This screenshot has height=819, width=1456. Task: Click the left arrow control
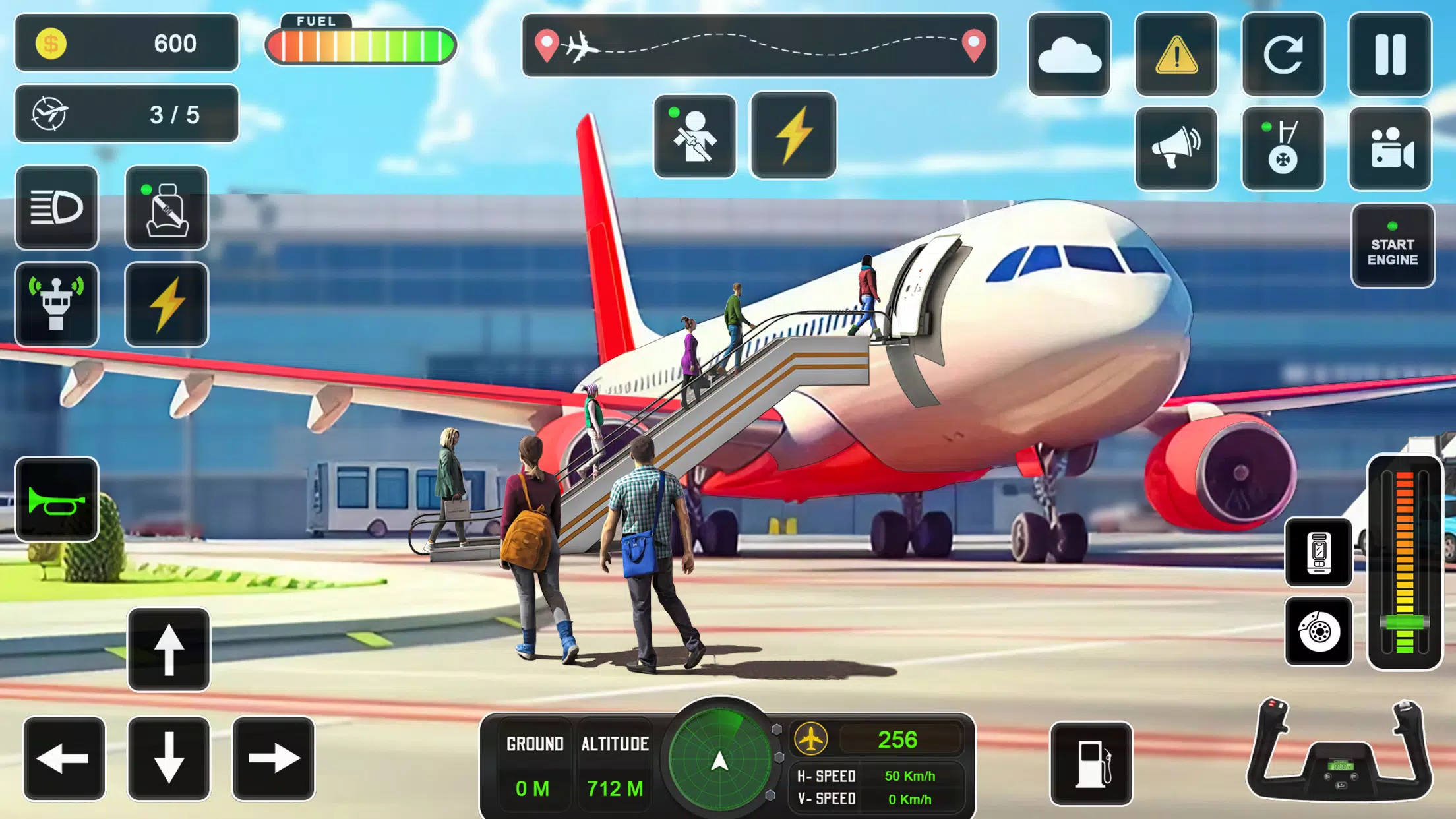pyautogui.click(x=64, y=758)
